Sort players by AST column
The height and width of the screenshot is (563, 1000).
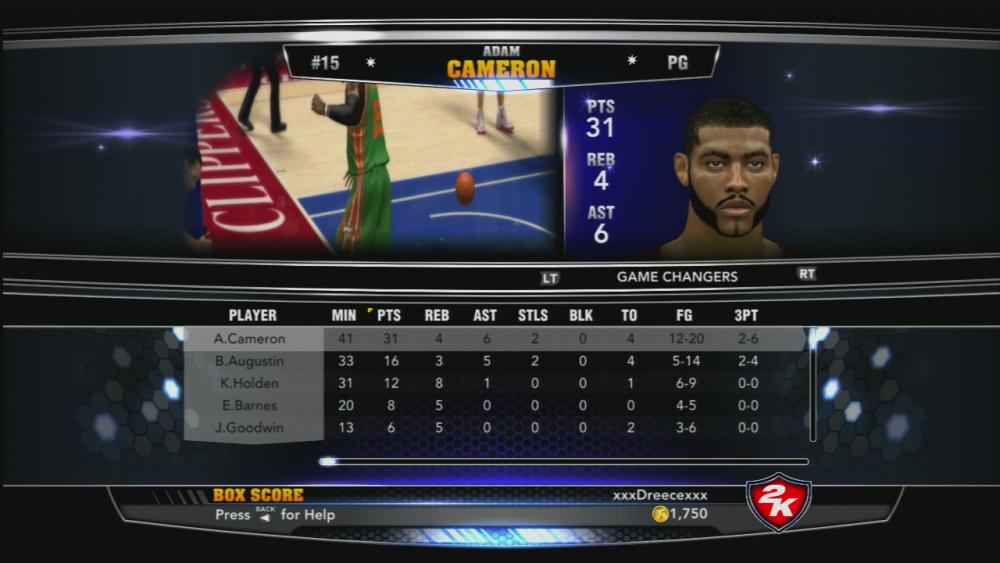coord(485,315)
